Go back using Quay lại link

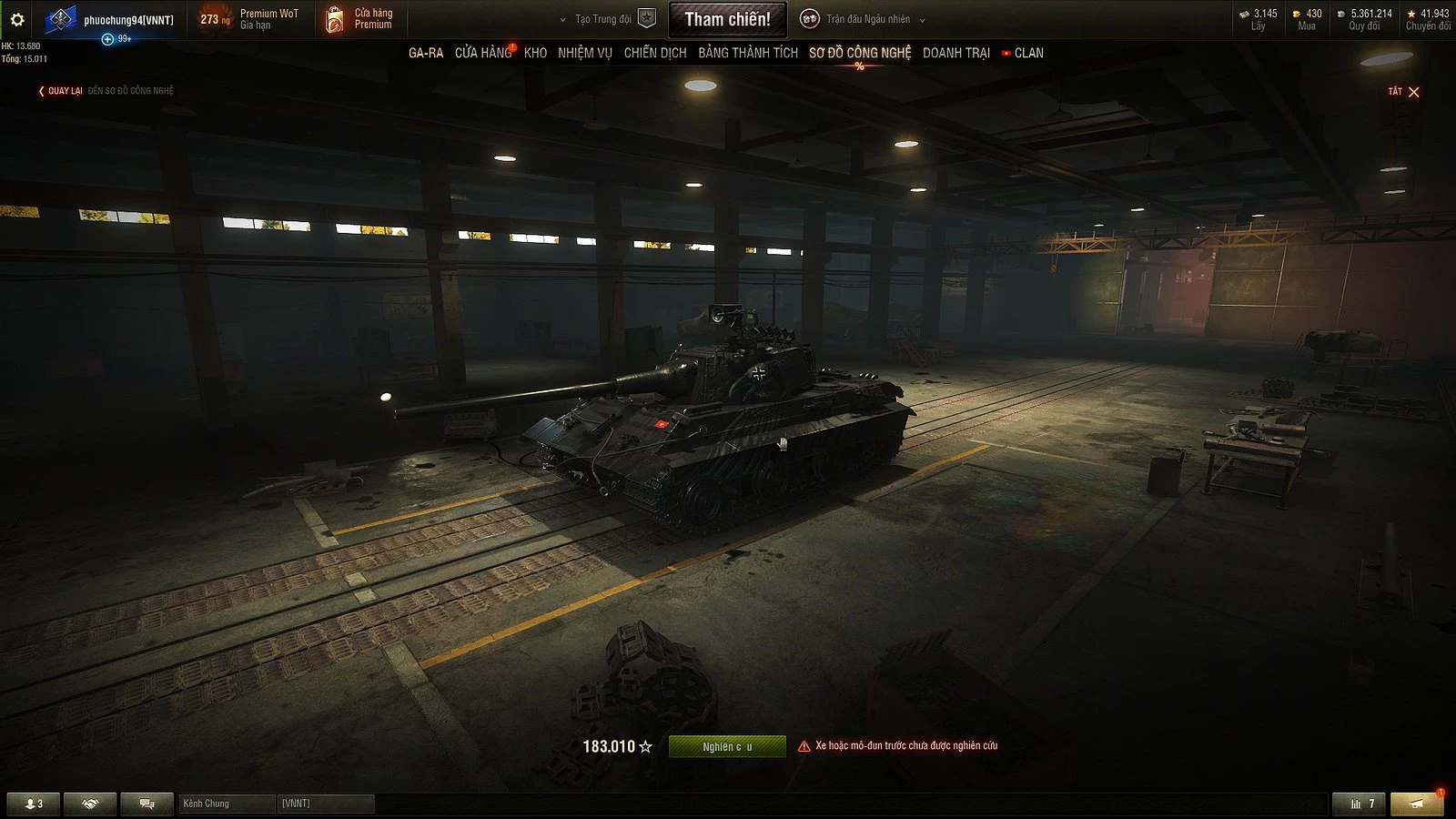pyautogui.click(x=64, y=91)
